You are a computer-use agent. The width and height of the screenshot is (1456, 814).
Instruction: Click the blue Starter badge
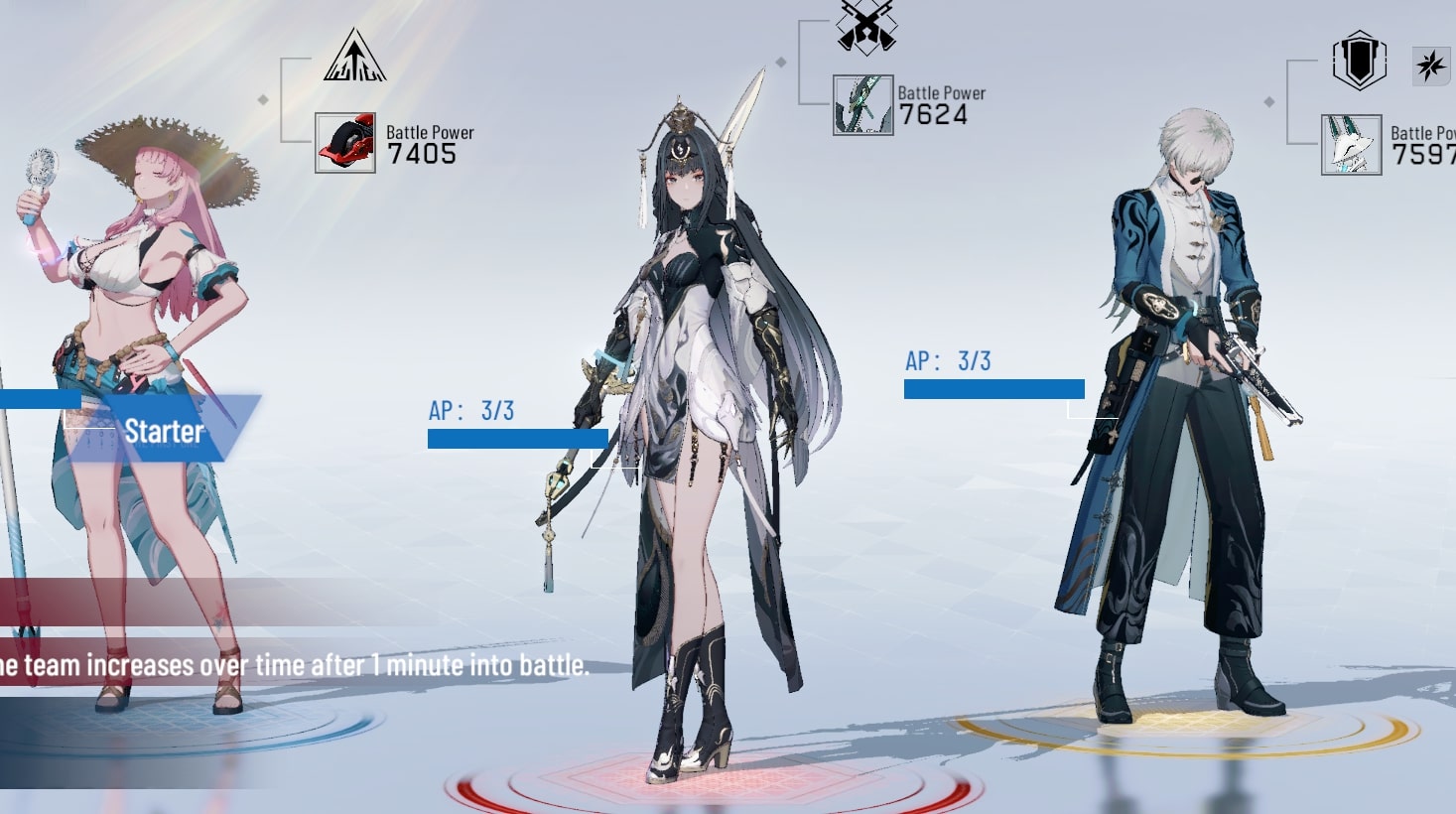[165, 431]
